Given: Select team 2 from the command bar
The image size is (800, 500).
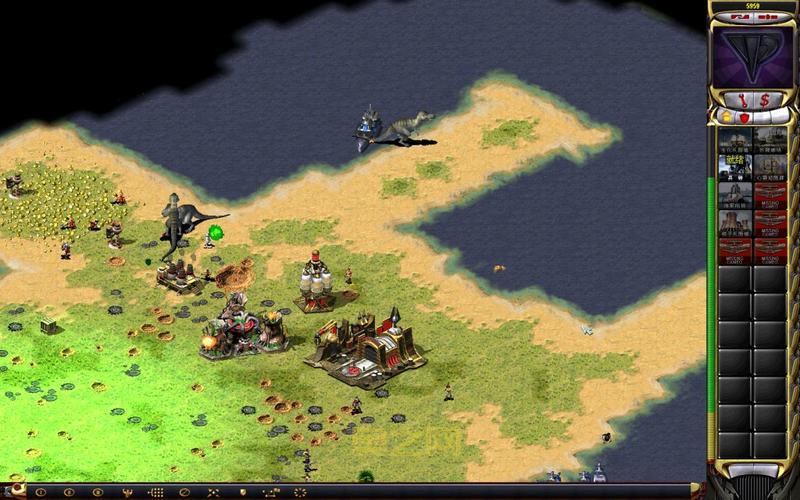Looking at the screenshot, I should 69,492.
